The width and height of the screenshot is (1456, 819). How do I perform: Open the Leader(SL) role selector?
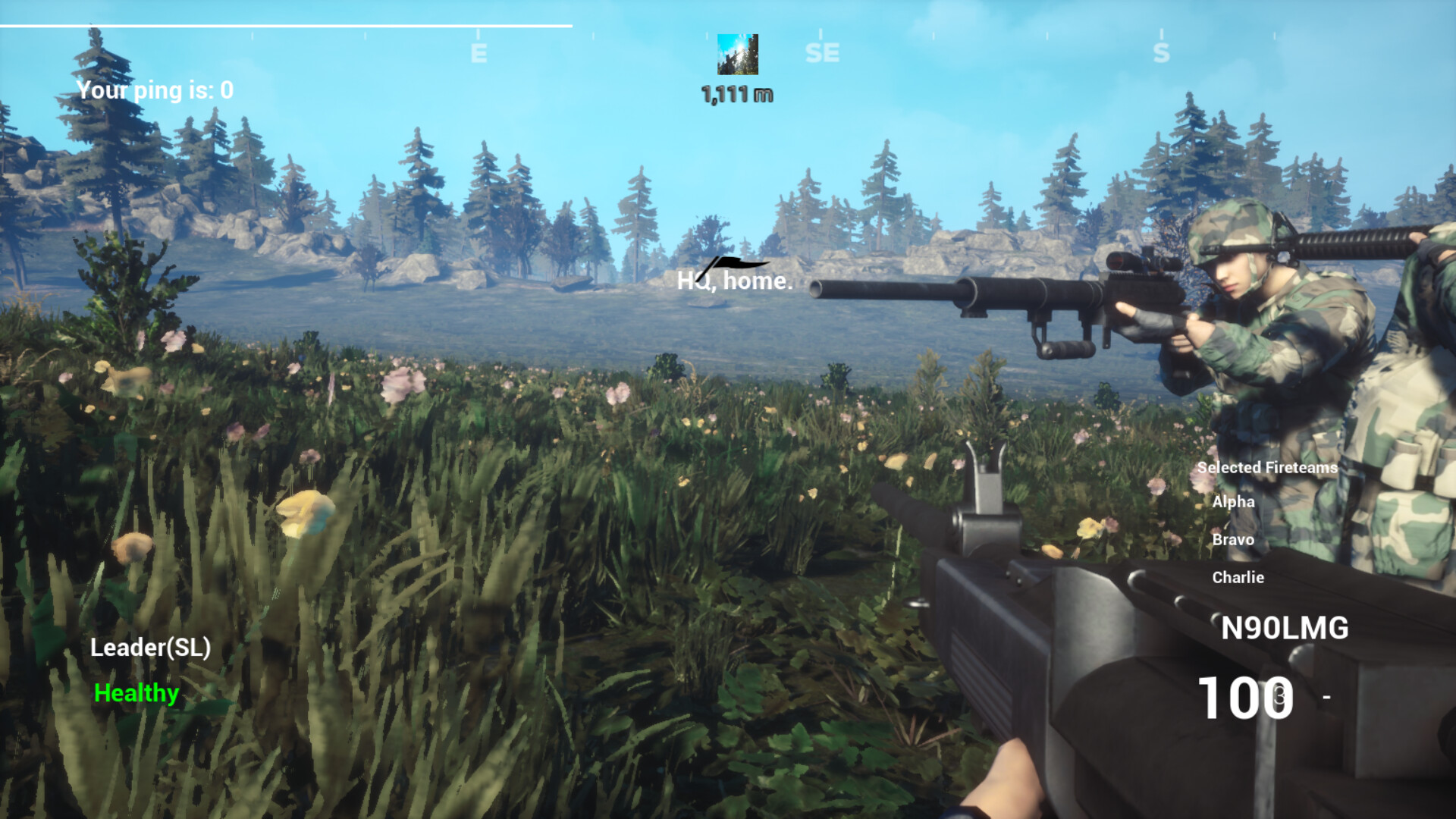(x=149, y=648)
